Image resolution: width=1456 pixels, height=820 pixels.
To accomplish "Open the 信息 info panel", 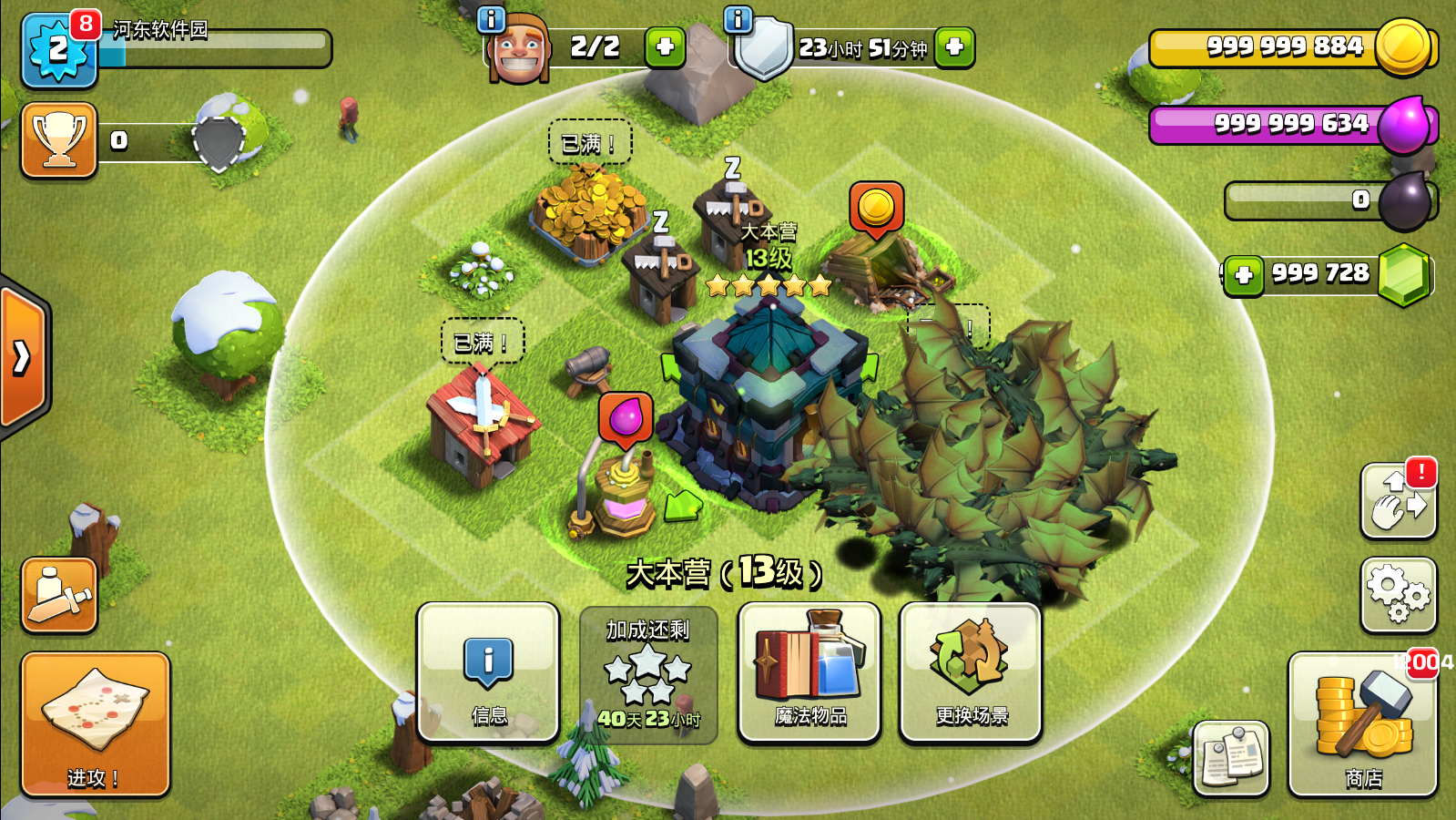I will (488, 672).
